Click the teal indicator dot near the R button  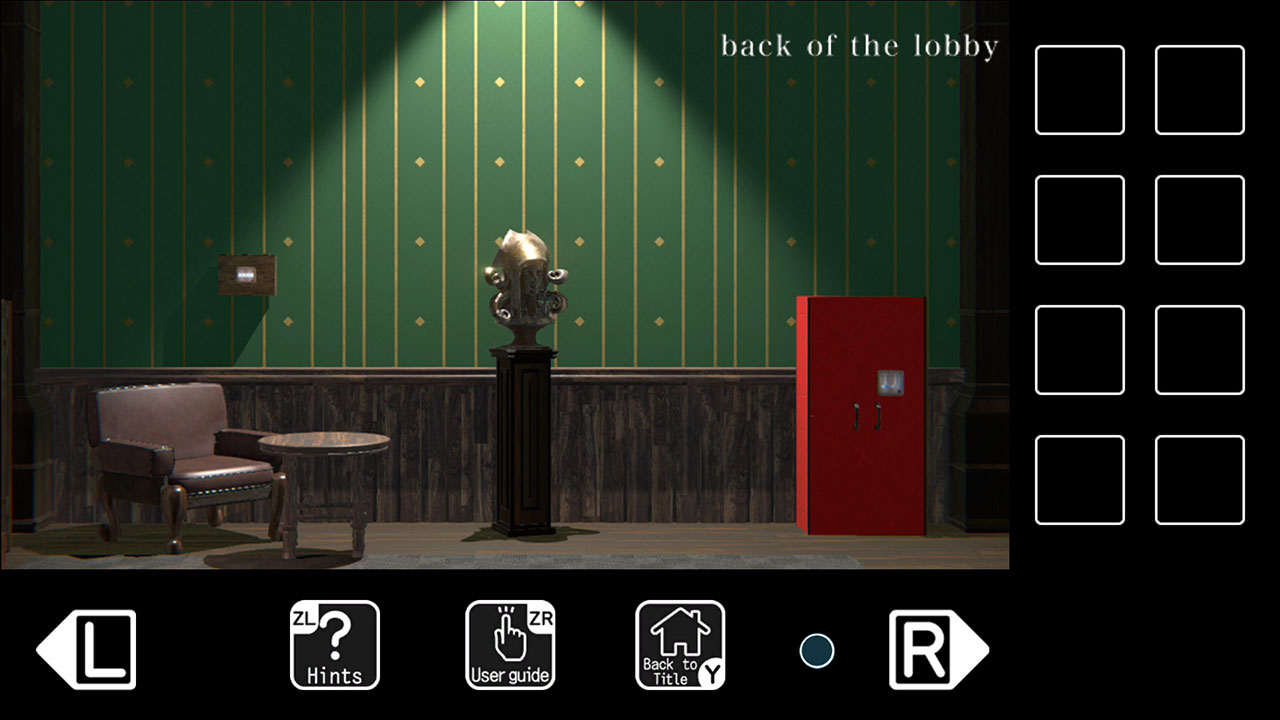[x=817, y=650]
